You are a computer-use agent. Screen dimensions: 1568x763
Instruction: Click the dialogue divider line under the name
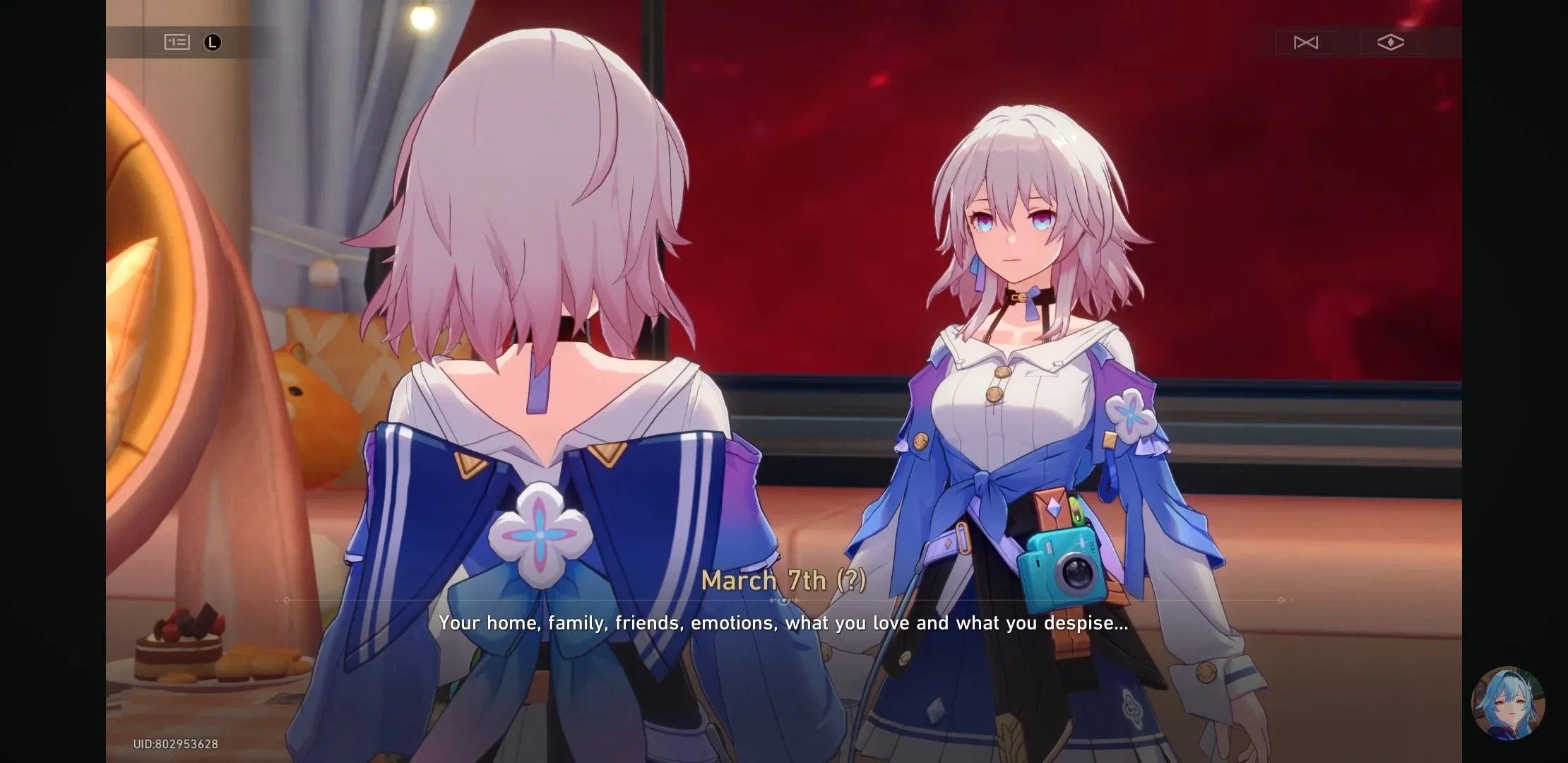pos(784,600)
